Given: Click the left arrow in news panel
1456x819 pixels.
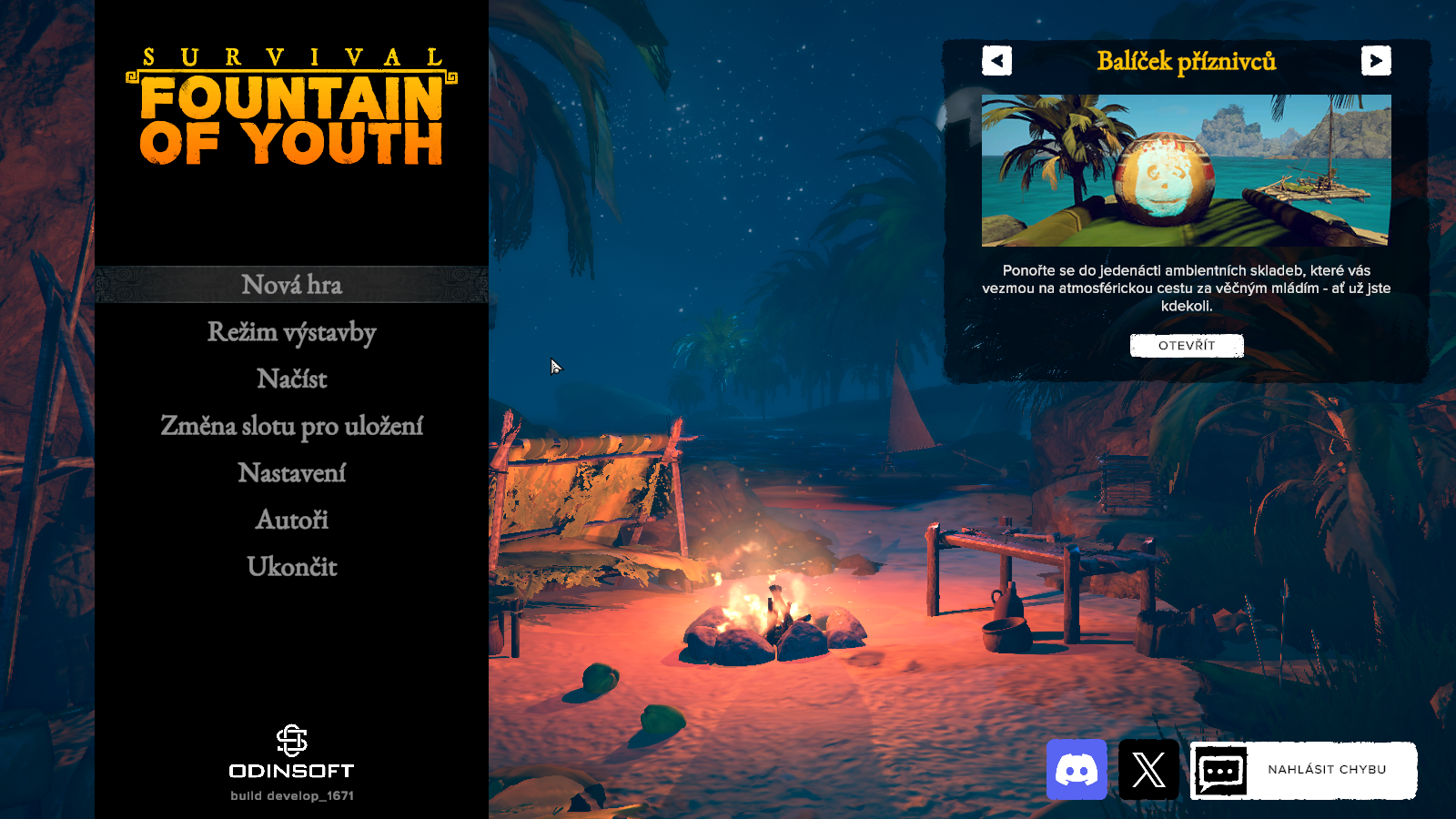Looking at the screenshot, I should [996, 61].
